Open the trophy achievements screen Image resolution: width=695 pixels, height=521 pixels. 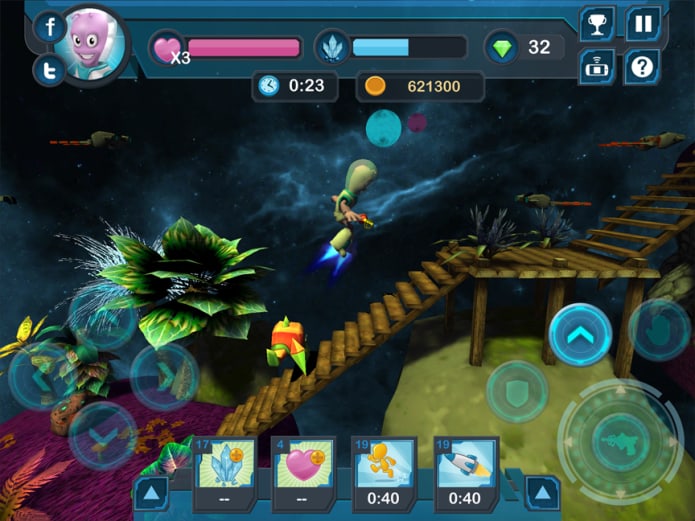pyautogui.click(x=597, y=24)
